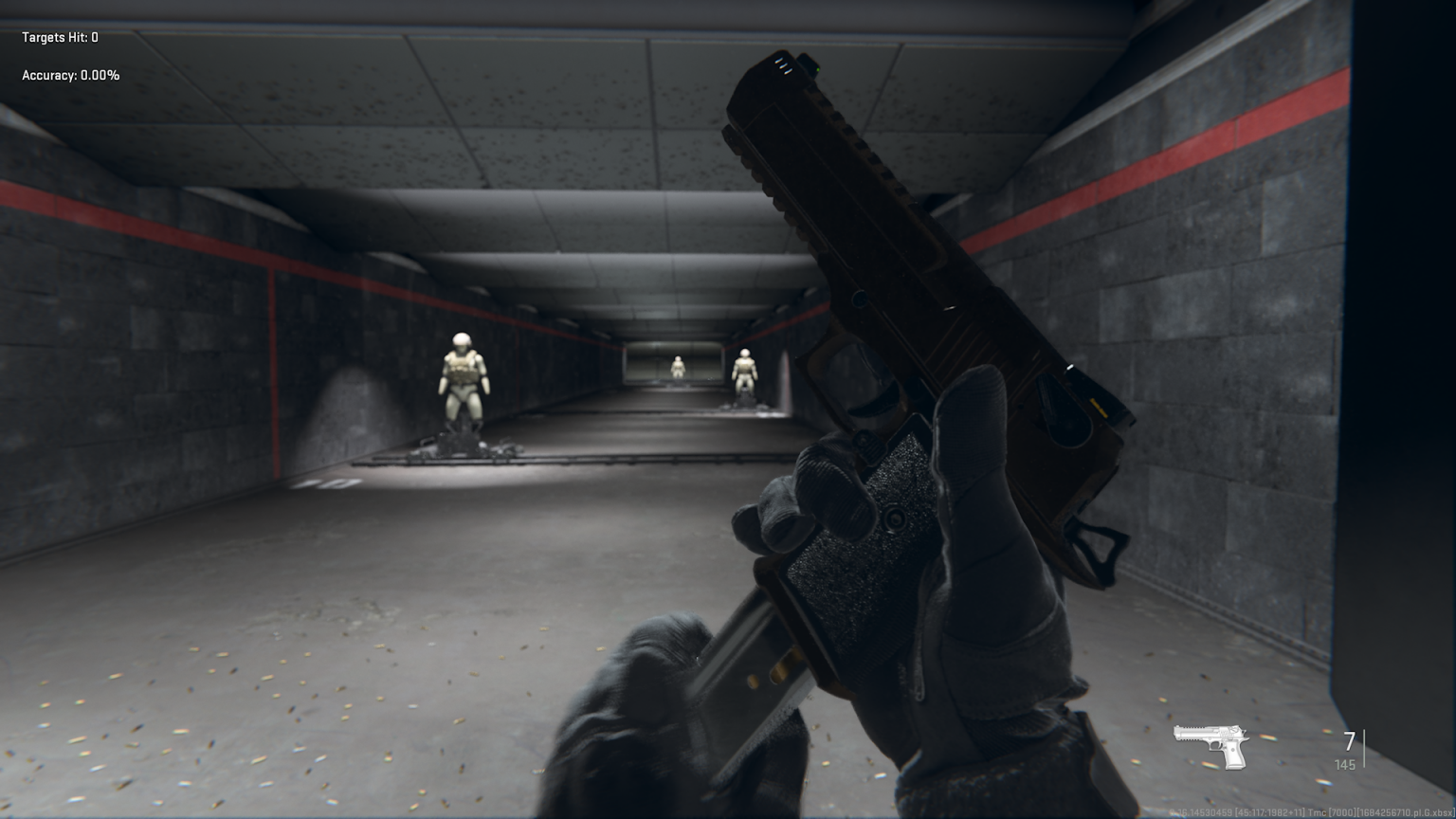Click the far center target downrange

(679, 365)
